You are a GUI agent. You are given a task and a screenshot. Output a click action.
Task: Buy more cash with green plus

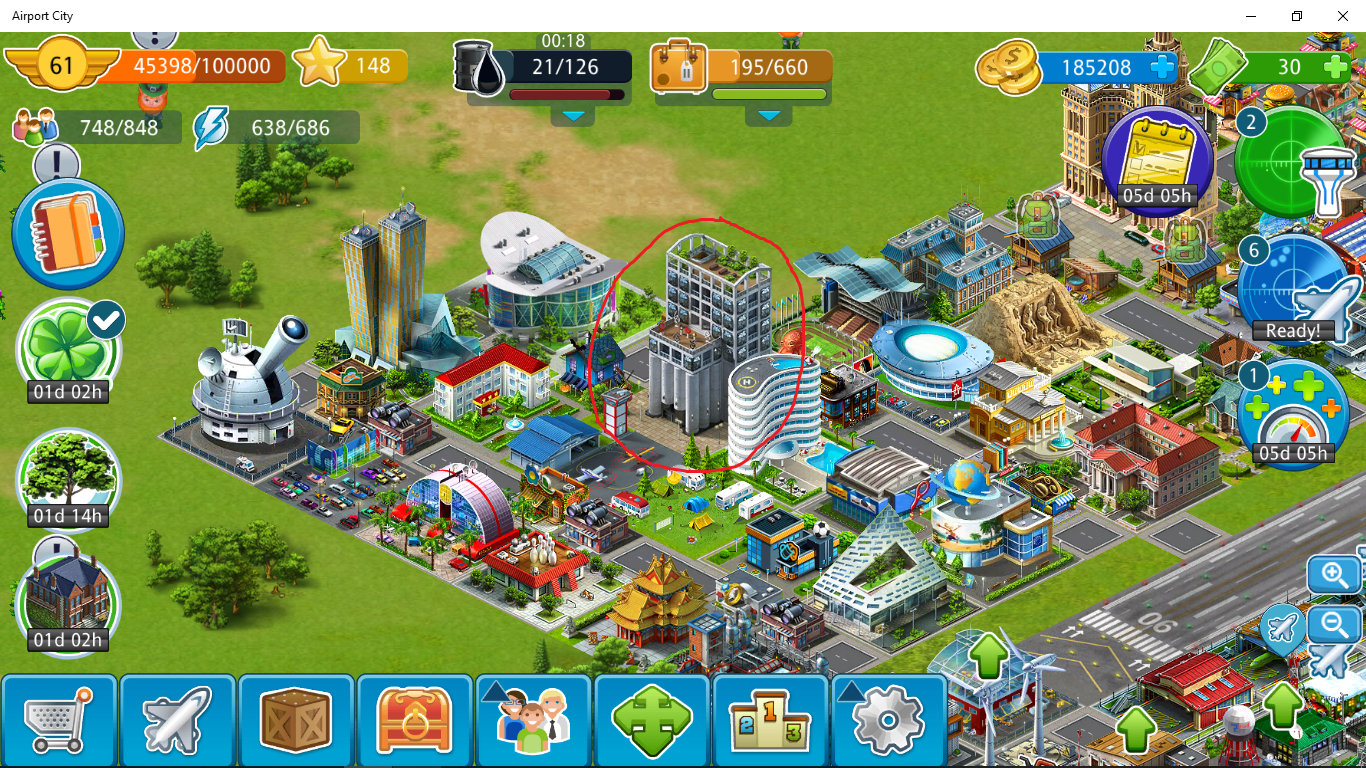pyautogui.click(x=1336, y=67)
